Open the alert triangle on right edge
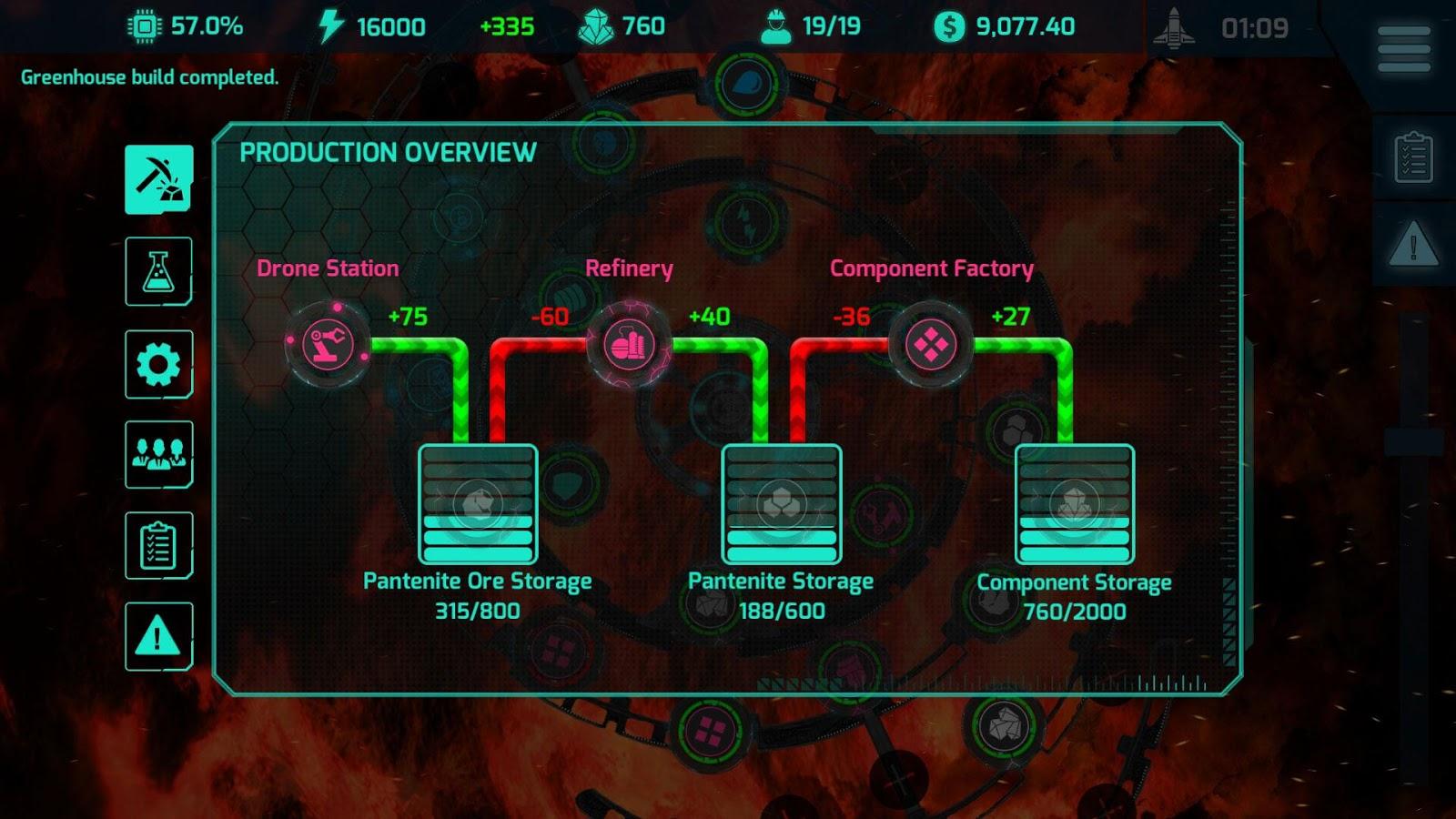Image resolution: width=1456 pixels, height=819 pixels. pos(1413,246)
